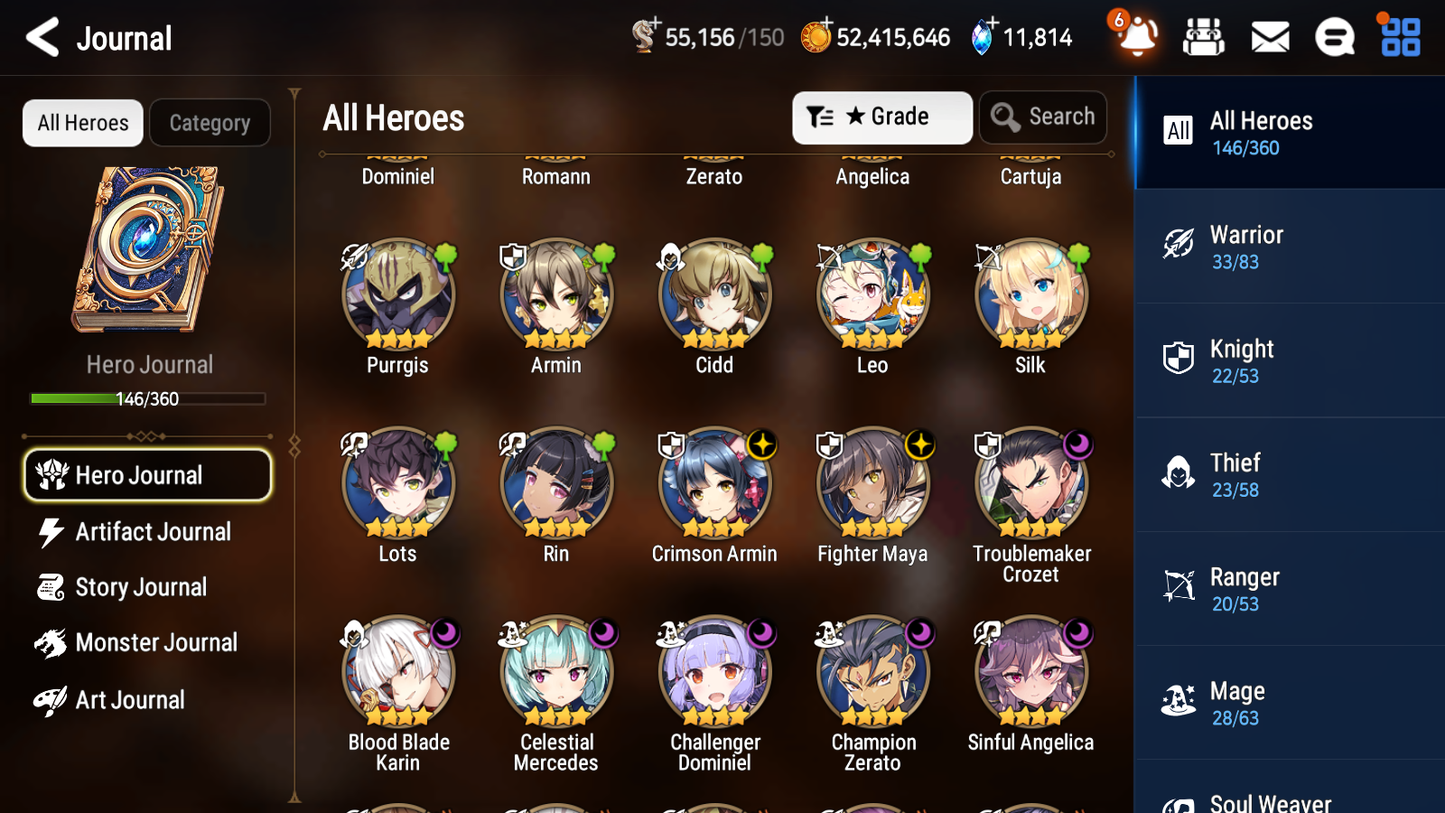The width and height of the screenshot is (1445, 813).
Task: Open the mailbox icon
Action: [x=1269, y=36]
